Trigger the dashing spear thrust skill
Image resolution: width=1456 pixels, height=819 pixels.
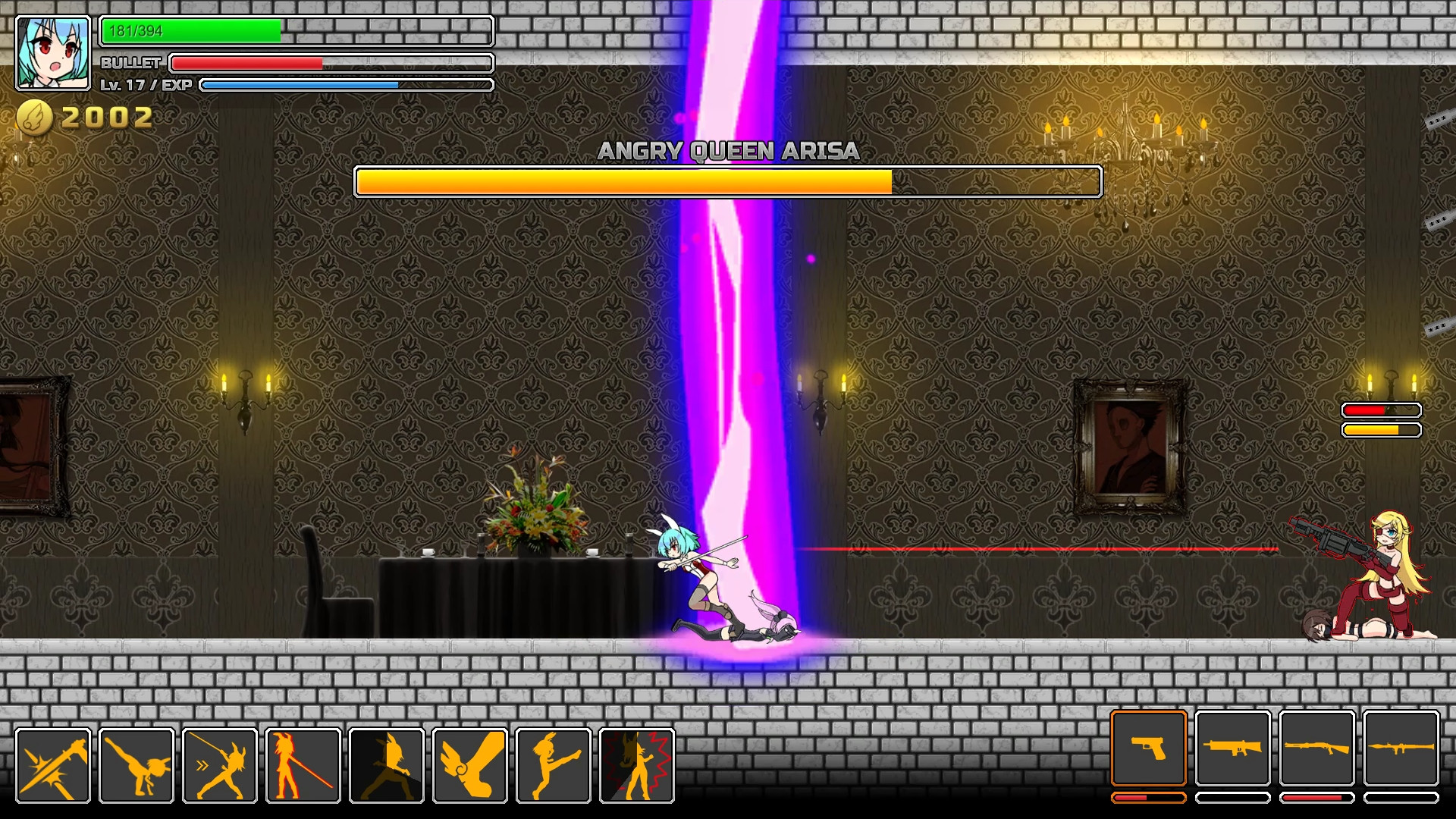220,764
